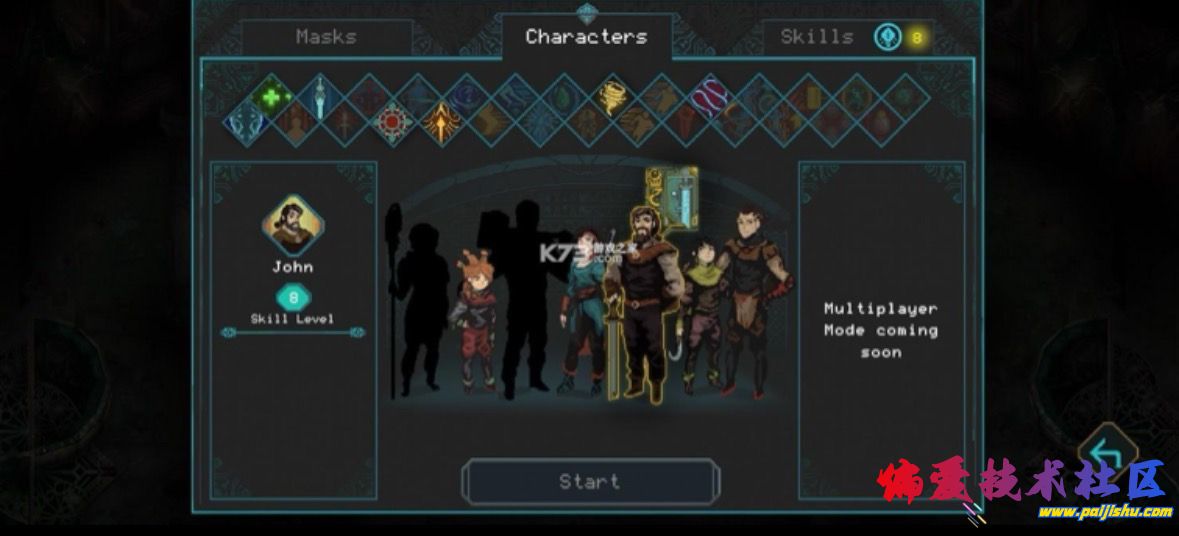The width and height of the screenshot is (1179, 536).
Task: Select the crimson swirl orb skill icon
Action: click(x=710, y=97)
